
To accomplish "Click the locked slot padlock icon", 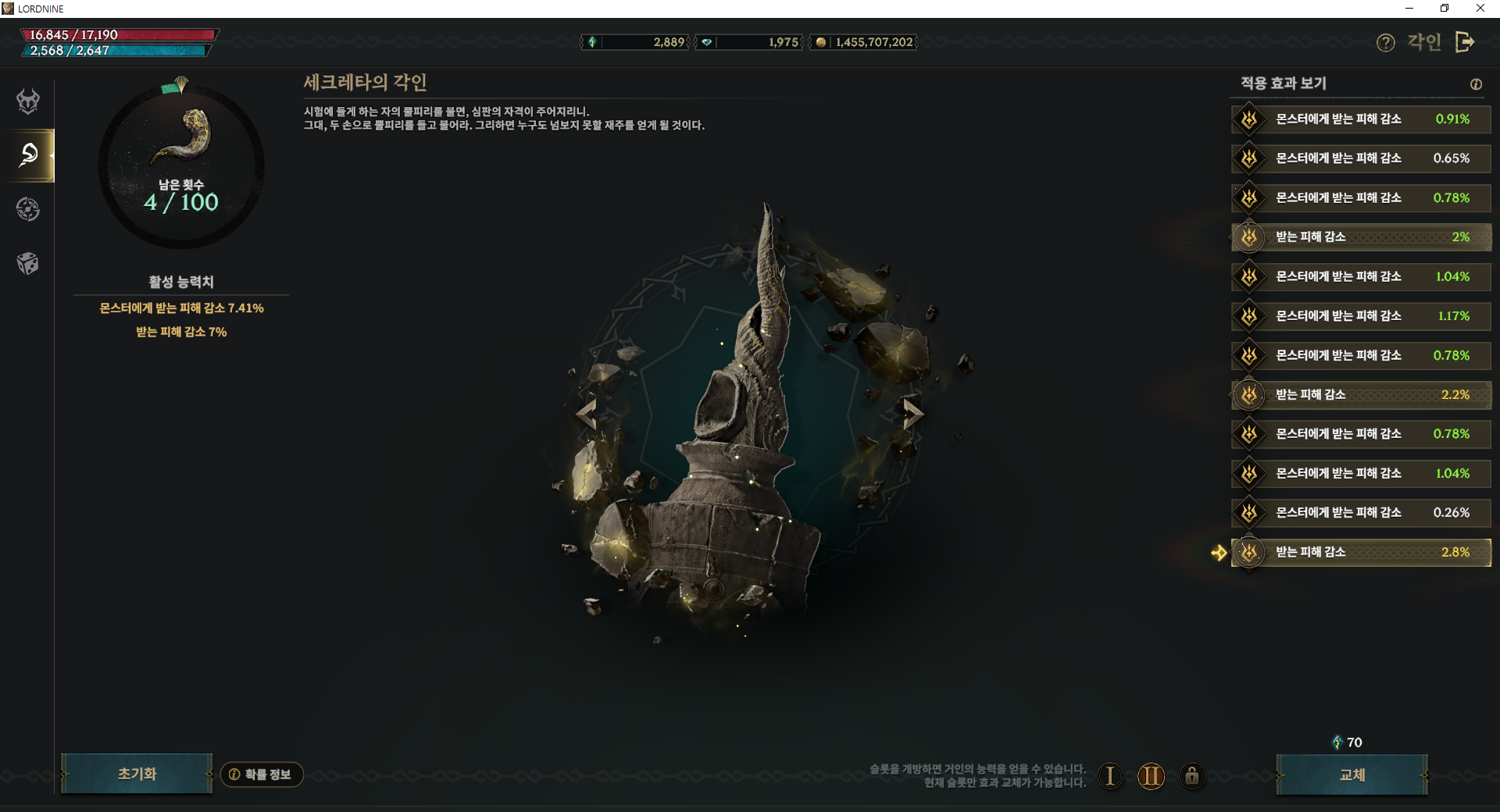I will pyautogui.click(x=1191, y=776).
